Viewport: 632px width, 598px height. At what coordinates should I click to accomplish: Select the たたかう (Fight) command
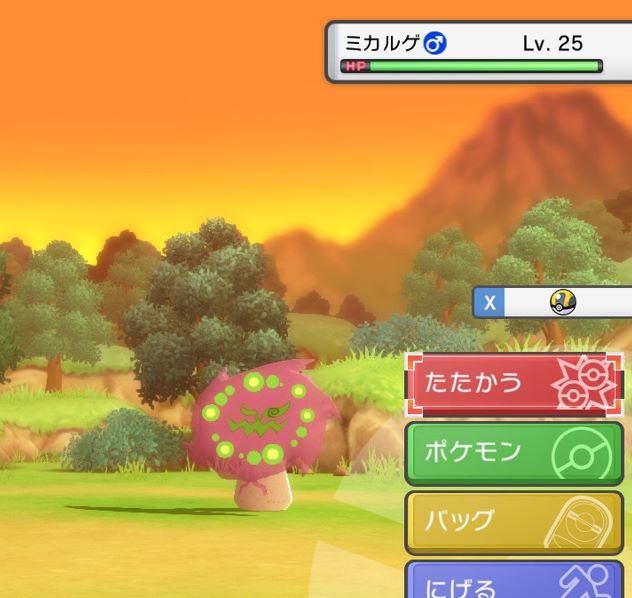click(x=514, y=385)
